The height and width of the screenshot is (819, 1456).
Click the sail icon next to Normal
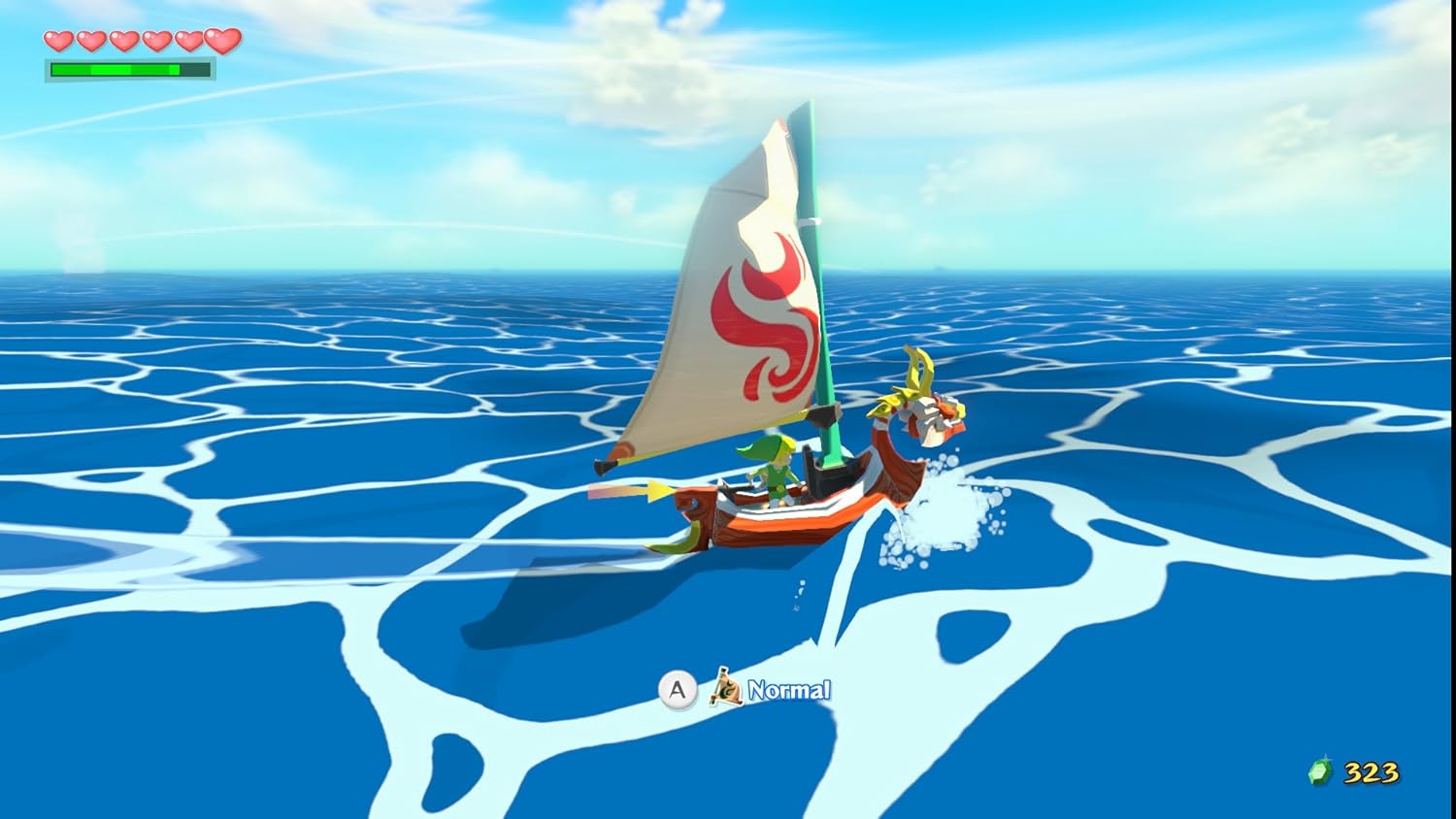(726, 690)
